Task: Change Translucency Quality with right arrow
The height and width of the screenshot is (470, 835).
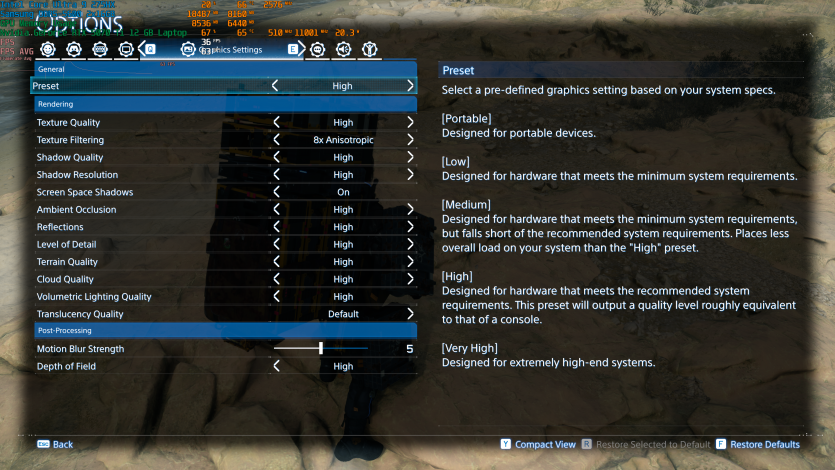Action: click(410, 314)
